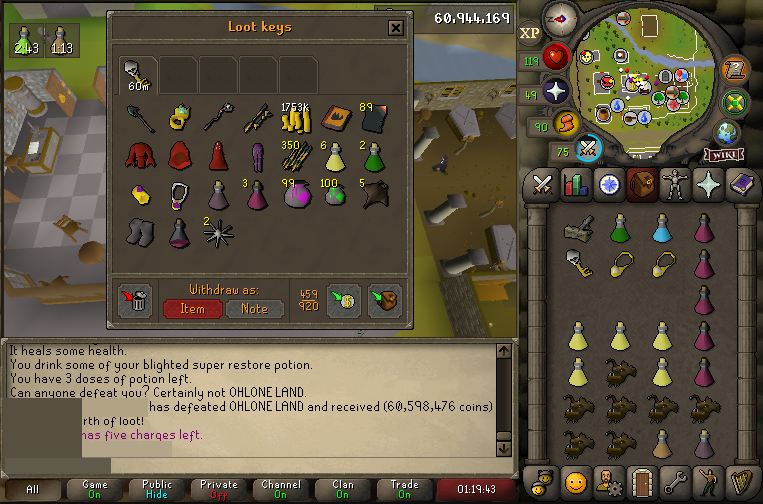Image resolution: width=763 pixels, height=504 pixels.
Task: Open the Magic spellbook tab
Action: (x=742, y=185)
